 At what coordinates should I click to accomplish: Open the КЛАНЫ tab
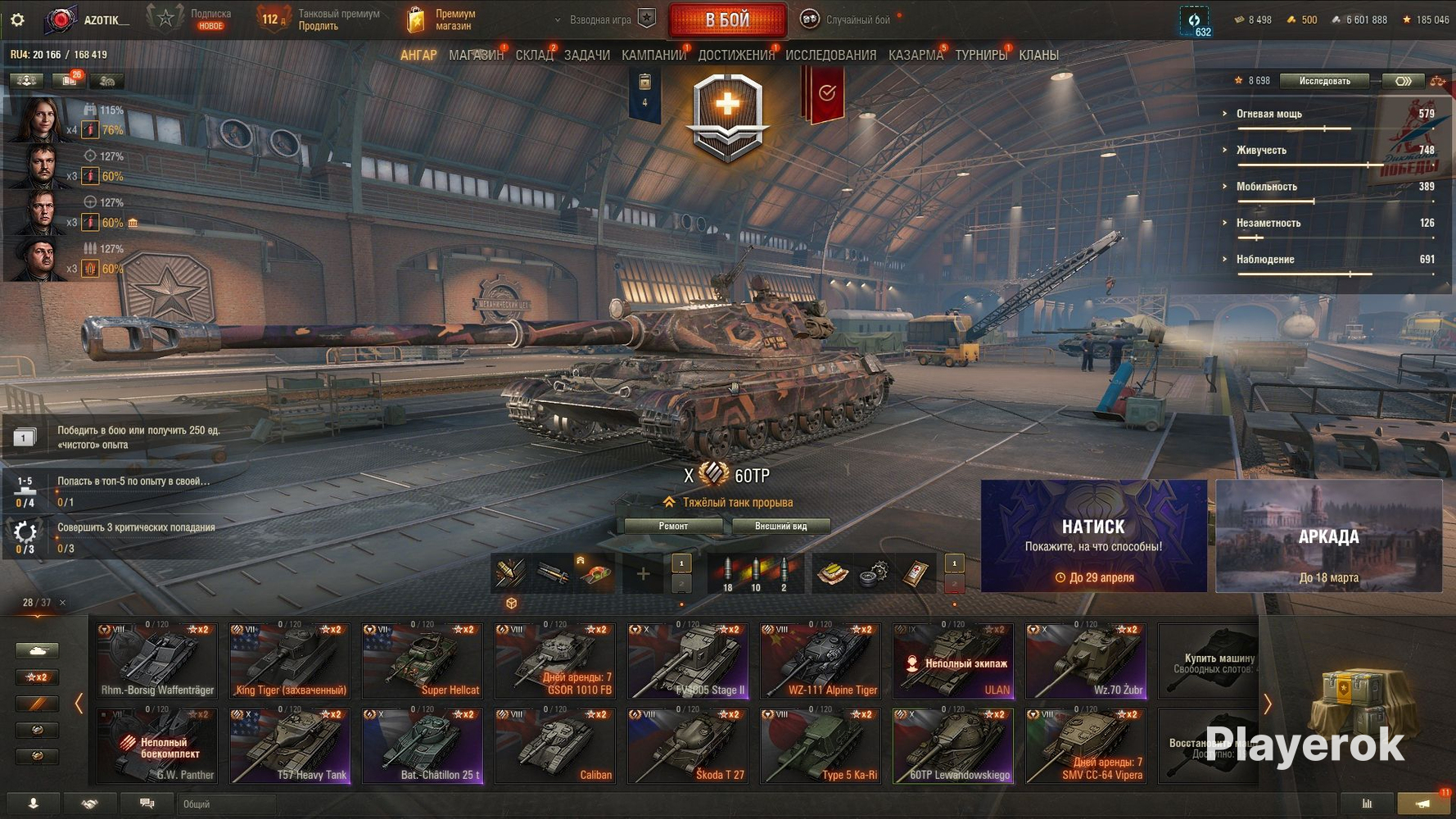(x=1038, y=56)
